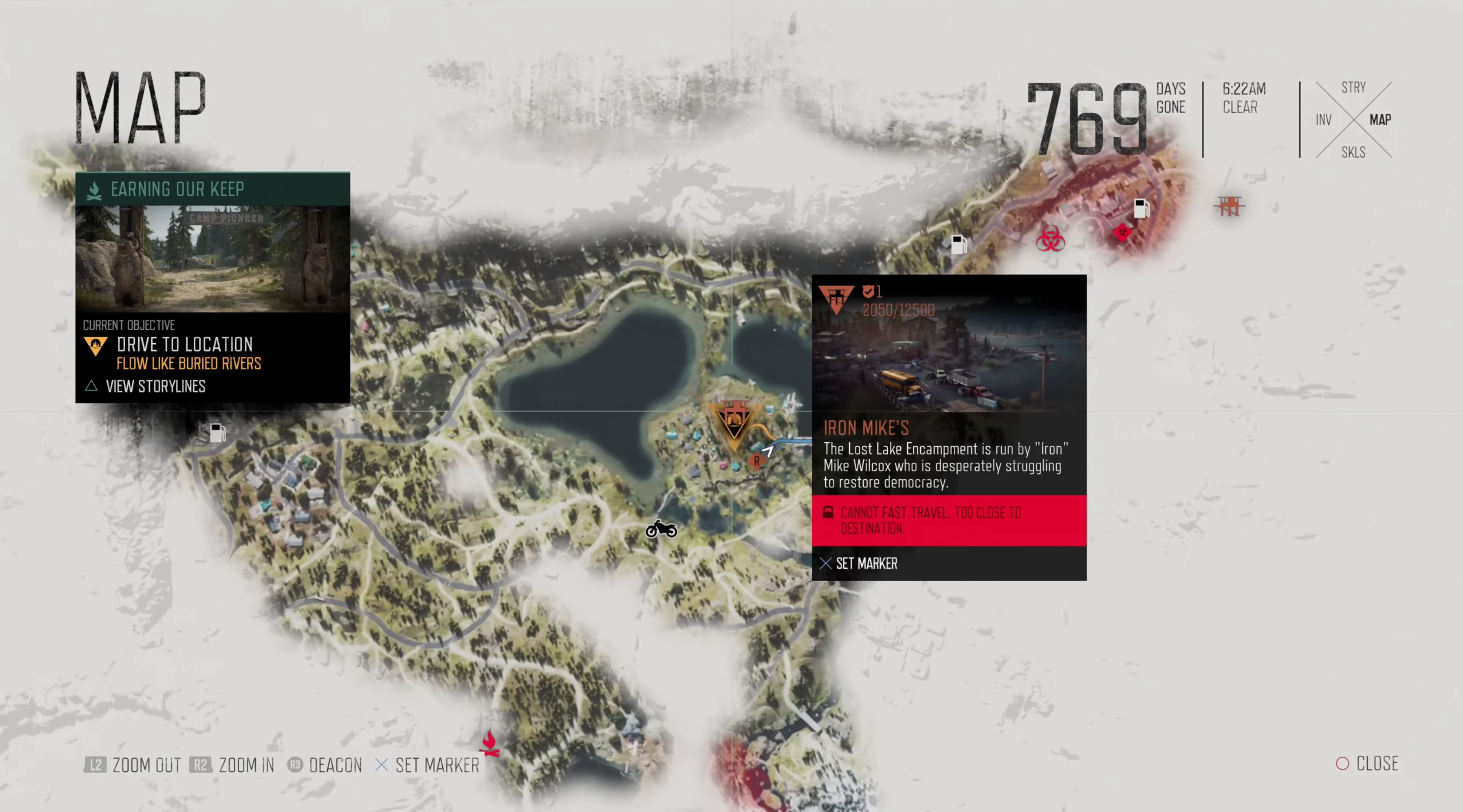Click the red campfire marker
Image resolution: width=1463 pixels, height=812 pixels.
[x=489, y=744]
